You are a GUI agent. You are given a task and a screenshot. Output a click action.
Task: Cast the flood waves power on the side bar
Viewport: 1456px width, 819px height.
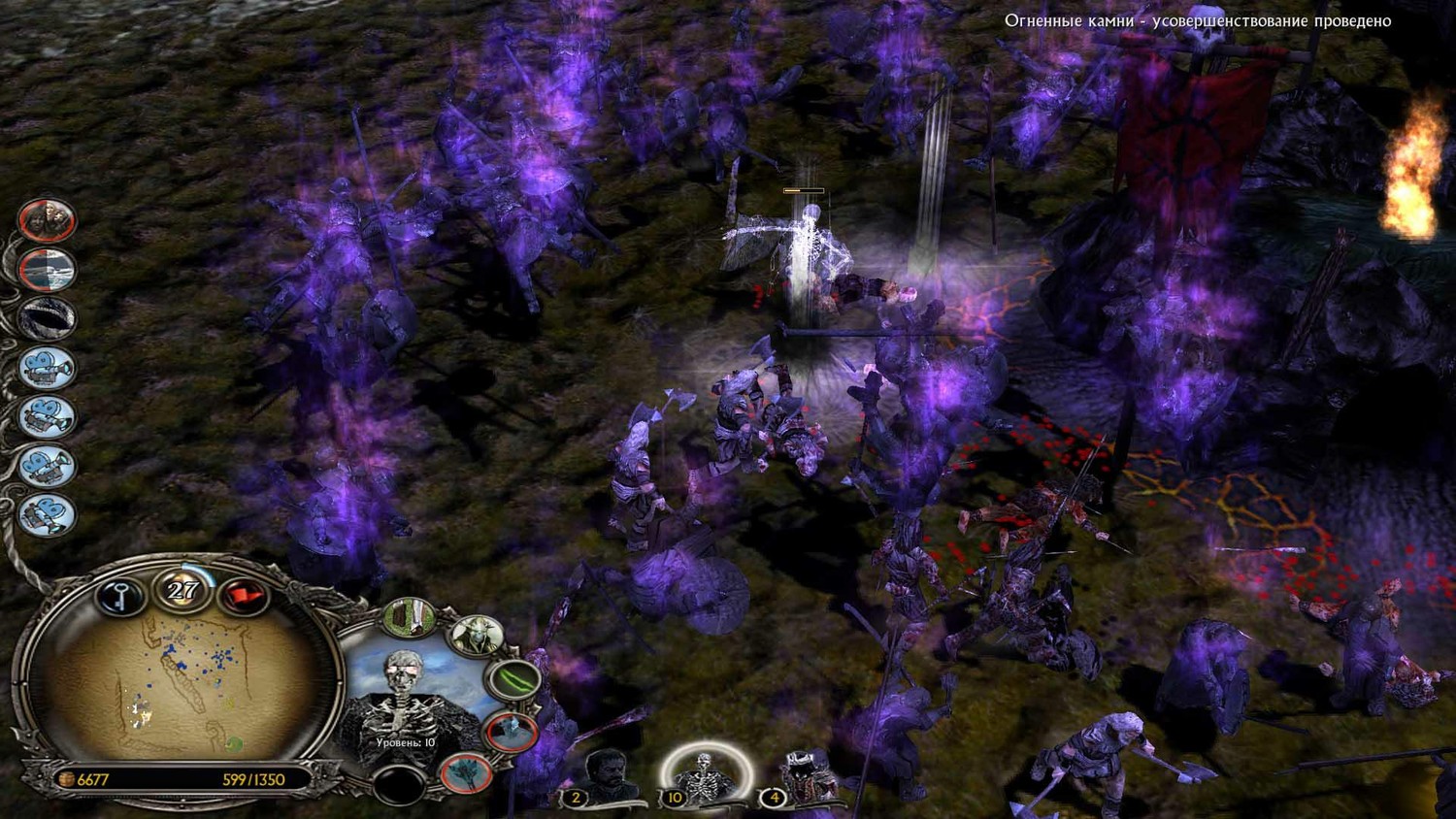tap(47, 270)
